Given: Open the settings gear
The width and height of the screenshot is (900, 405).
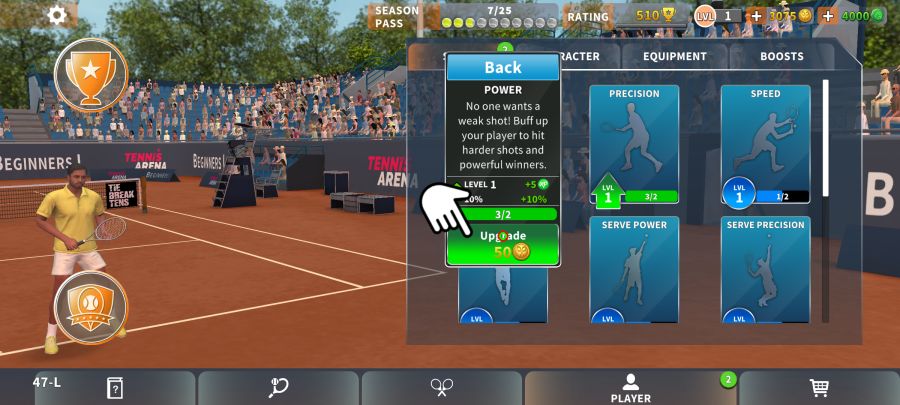Looking at the screenshot, I should click(57, 14).
